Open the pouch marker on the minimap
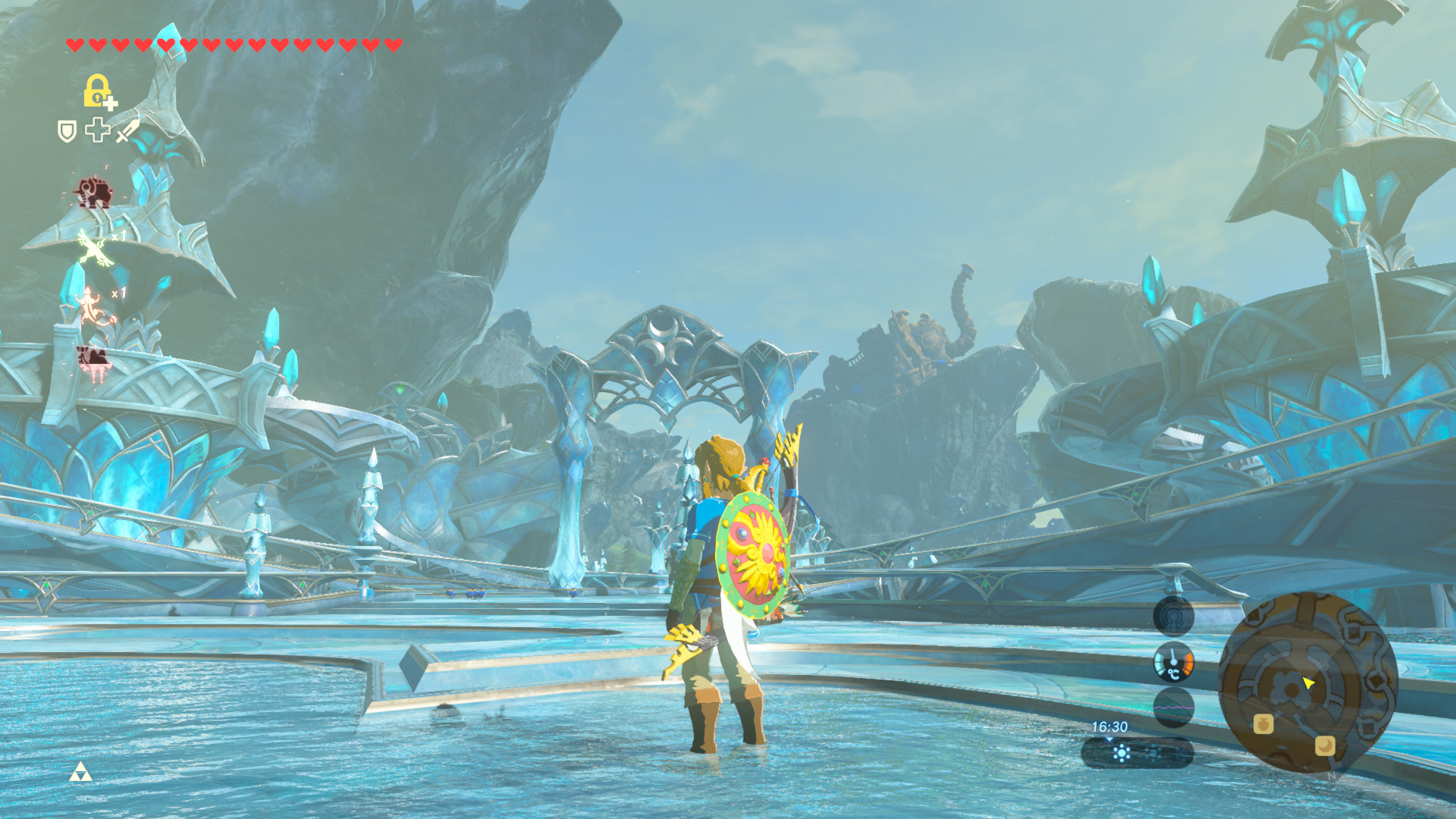This screenshot has height=819, width=1456. pos(1264,725)
